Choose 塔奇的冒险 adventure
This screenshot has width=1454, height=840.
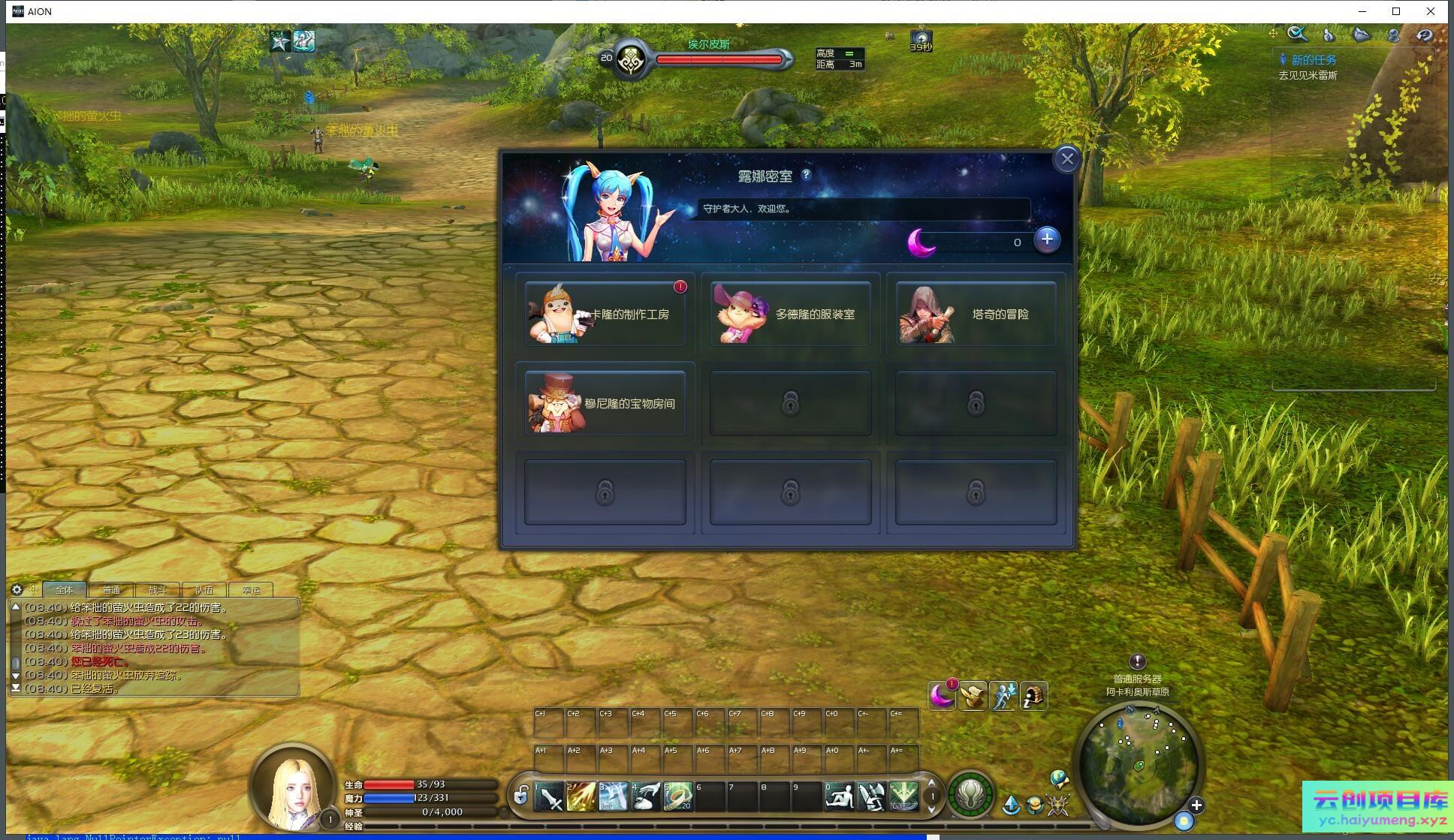(x=976, y=315)
